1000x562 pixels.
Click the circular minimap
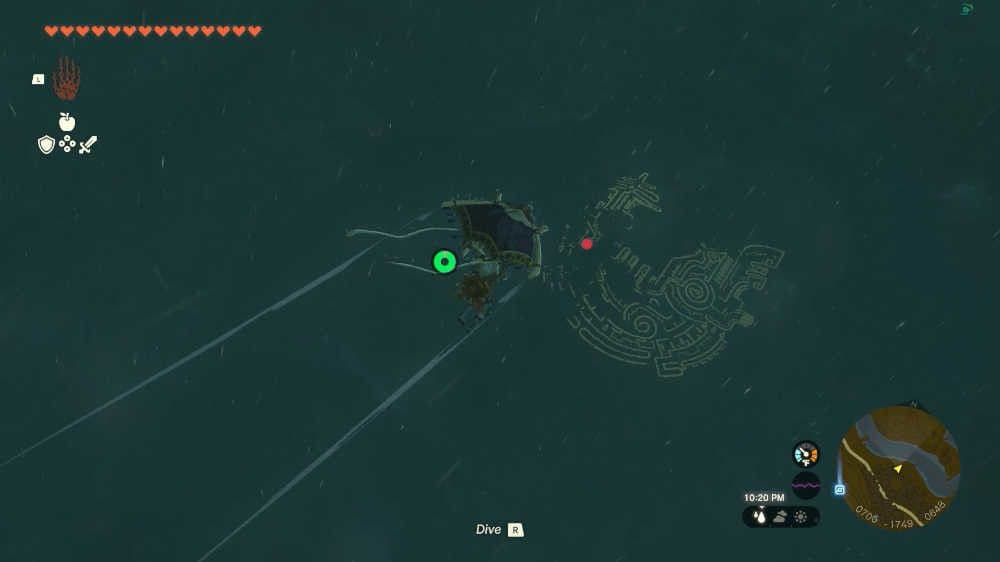(x=898, y=468)
